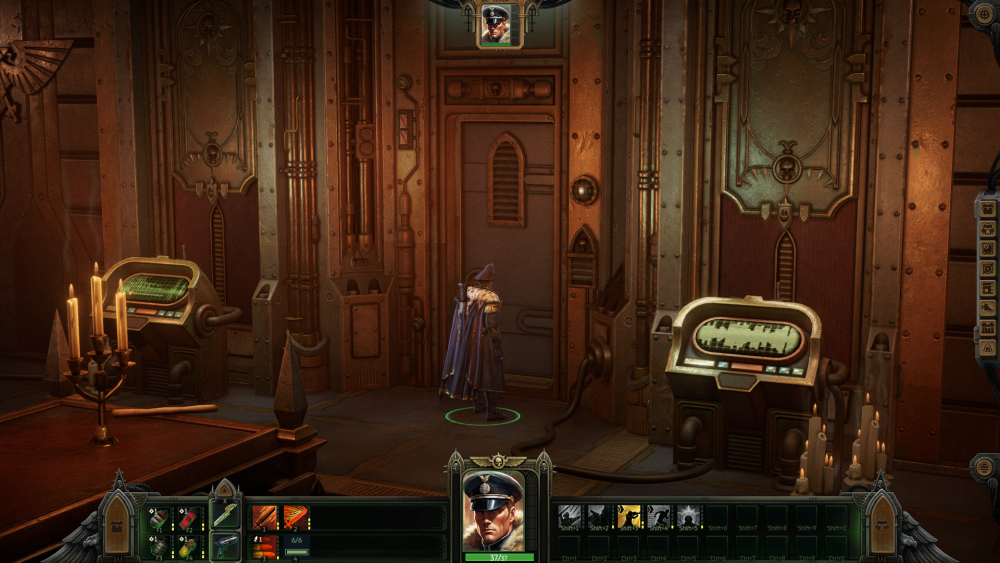This screenshot has width=1000, height=563.
Task: Activate the radiant burst Shift+5 ability
Action: click(689, 517)
